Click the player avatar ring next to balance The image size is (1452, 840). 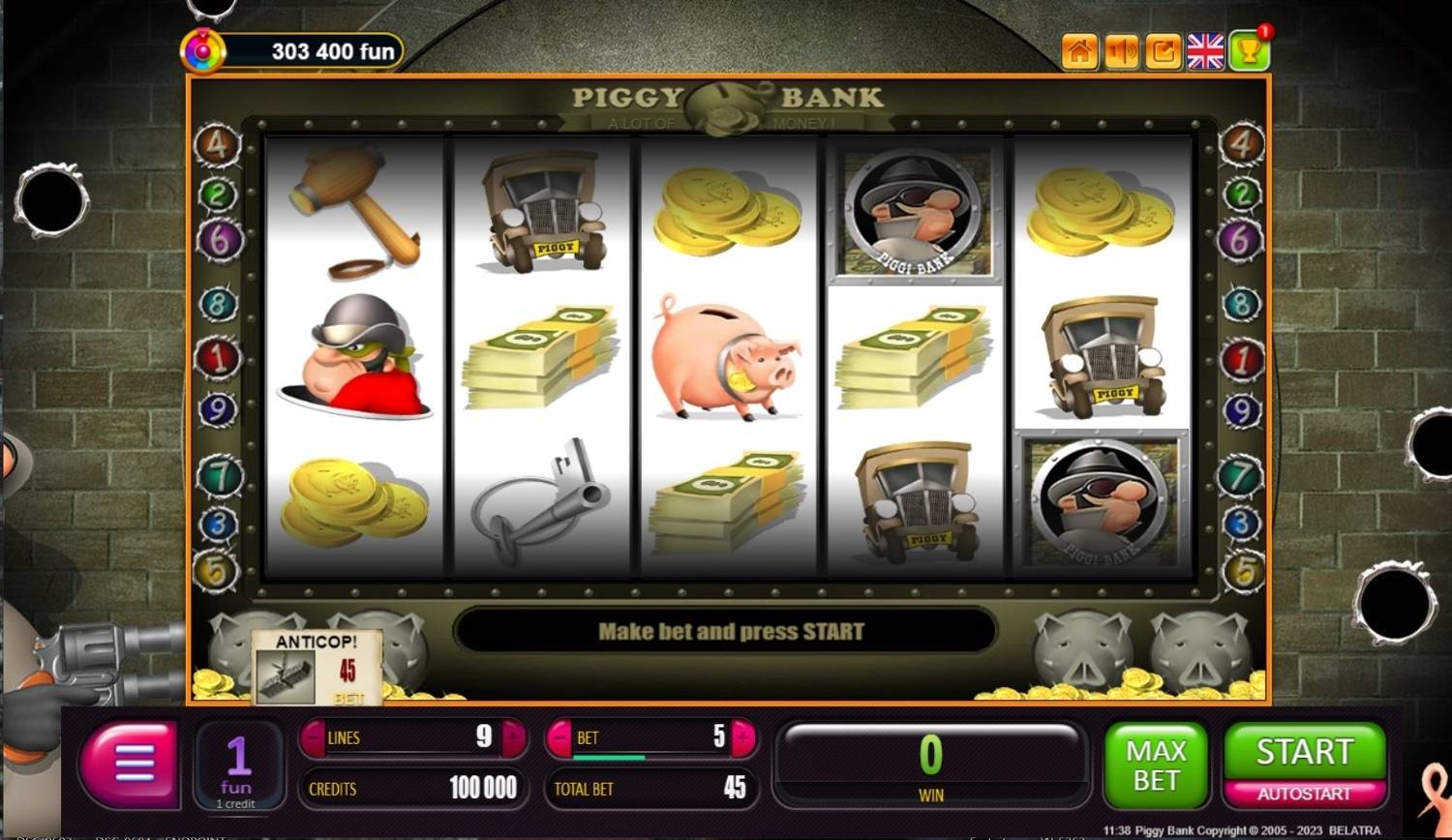point(204,48)
